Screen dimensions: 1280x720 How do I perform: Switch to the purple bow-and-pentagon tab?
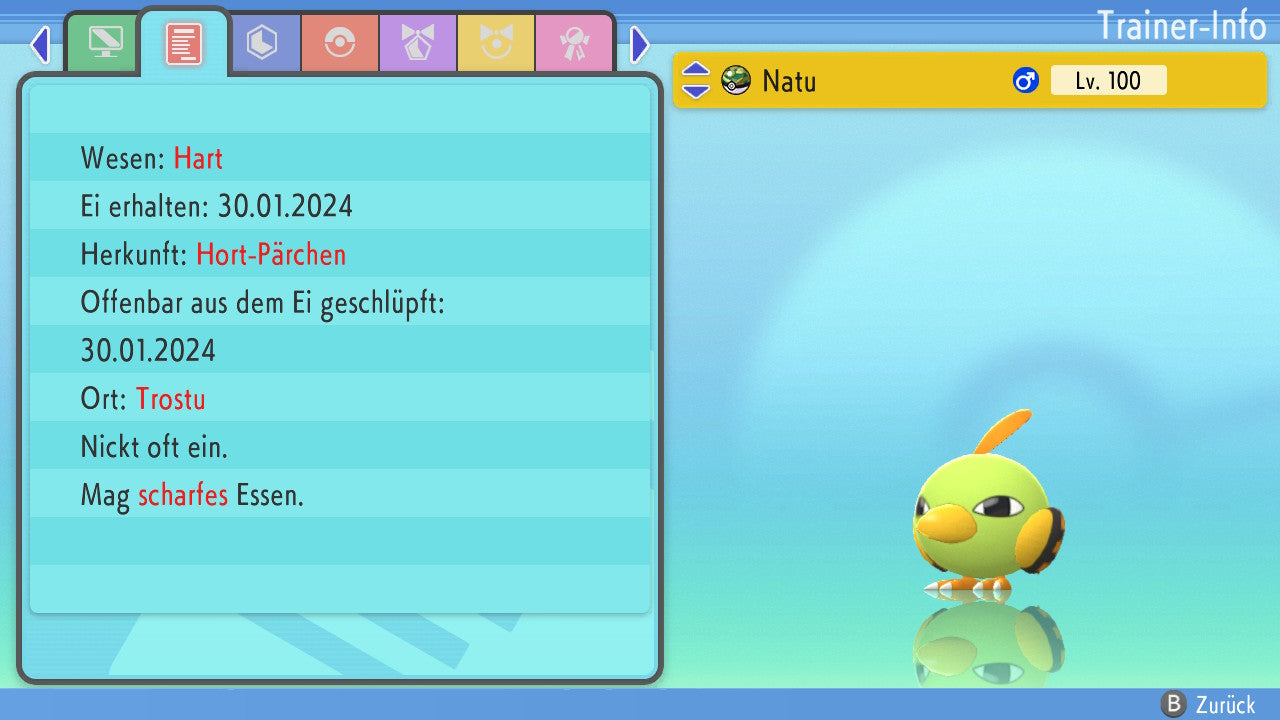pyautogui.click(x=418, y=43)
